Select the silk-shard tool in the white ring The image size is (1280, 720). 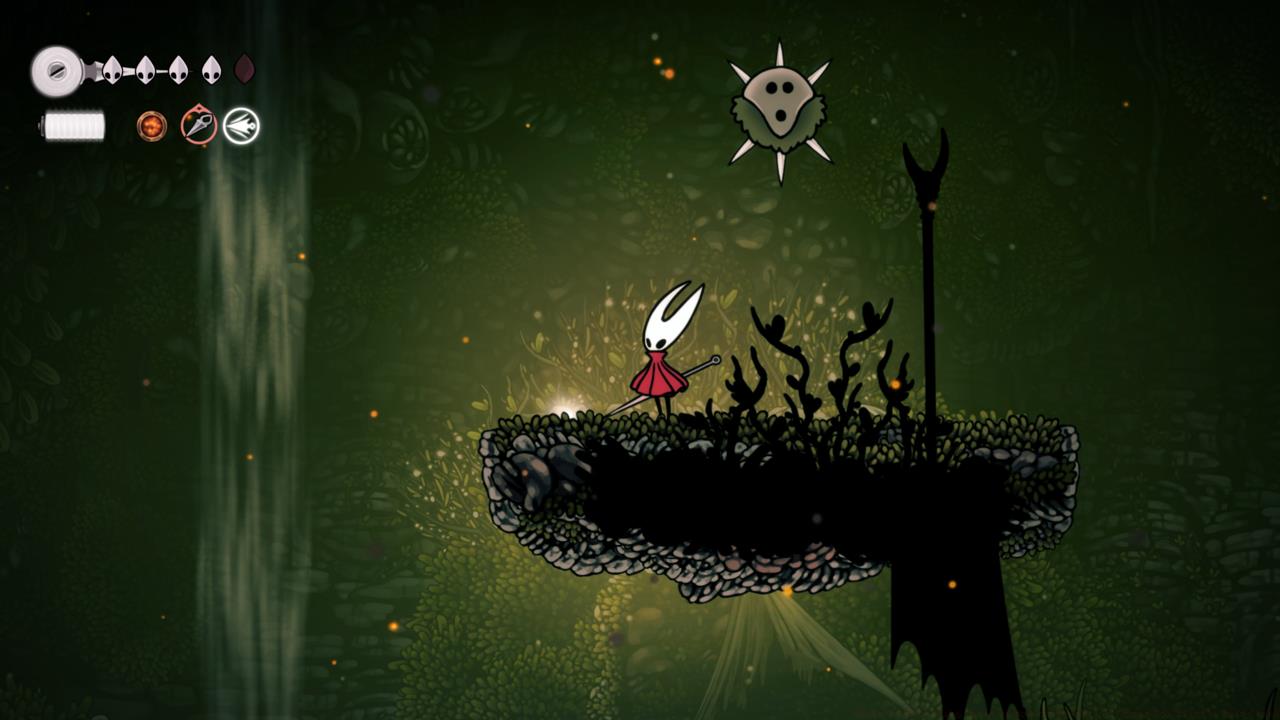click(241, 127)
